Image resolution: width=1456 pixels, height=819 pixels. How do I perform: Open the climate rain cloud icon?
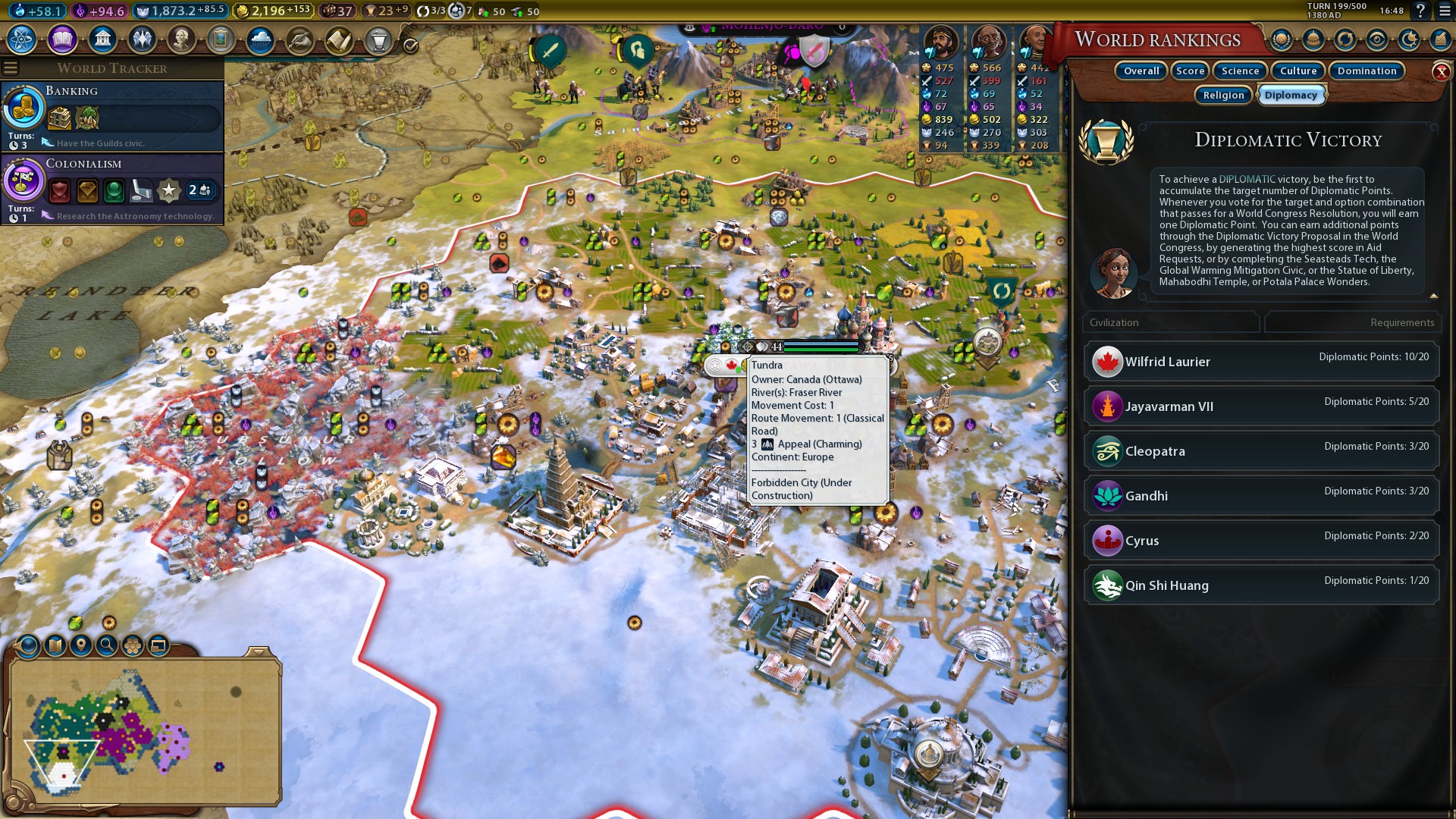[260, 39]
